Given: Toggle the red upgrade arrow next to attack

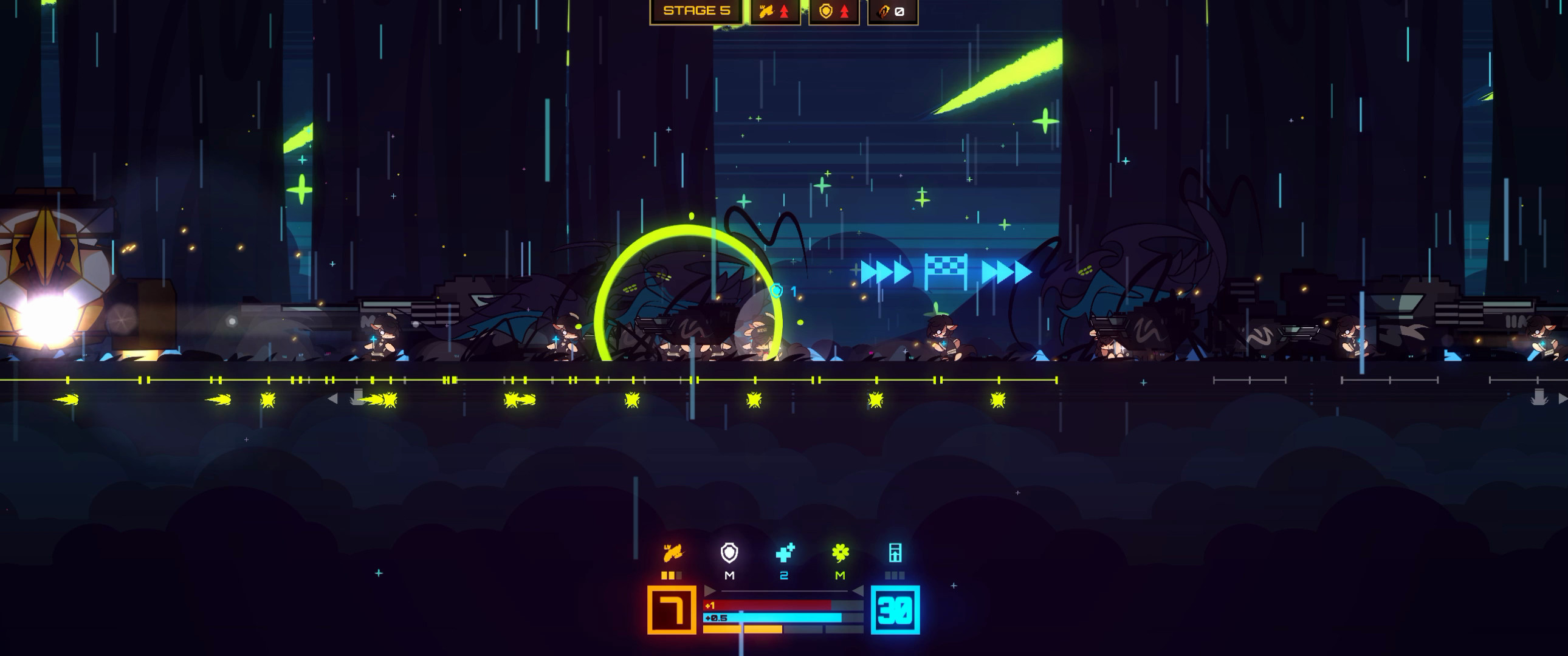Looking at the screenshot, I should 784,10.
